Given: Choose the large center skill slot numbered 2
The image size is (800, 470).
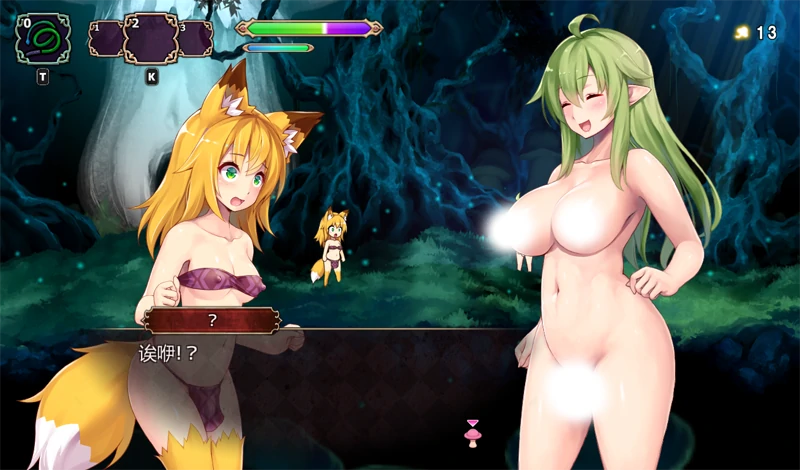Looking at the screenshot, I should 151,39.
